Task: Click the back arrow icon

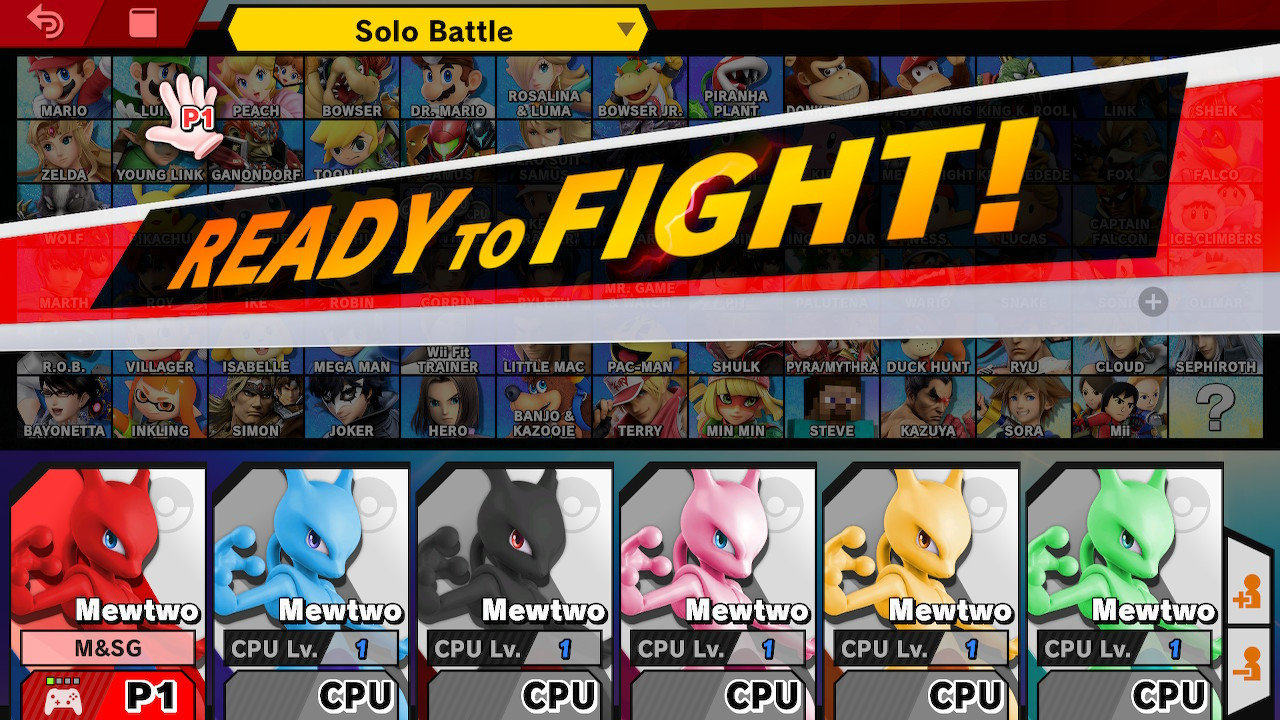Action: tap(43, 22)
